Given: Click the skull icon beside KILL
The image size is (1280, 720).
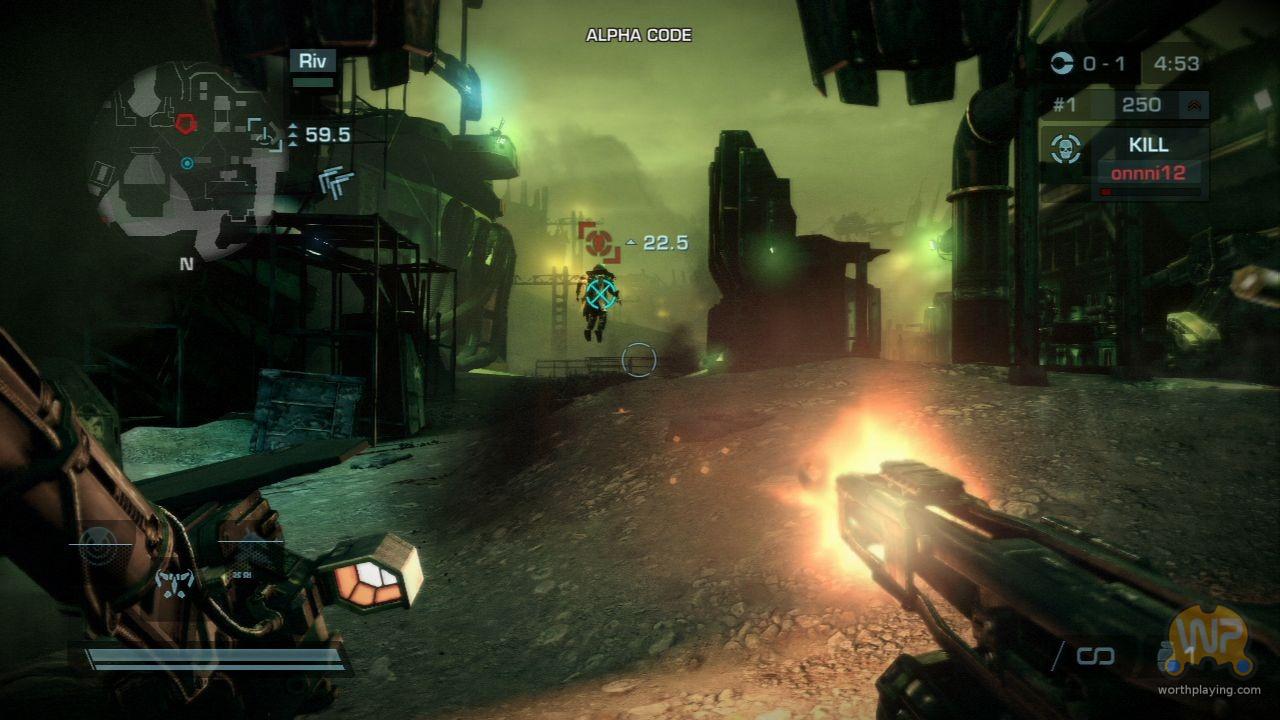Looking at the screenshot, I should [1067, 150].
